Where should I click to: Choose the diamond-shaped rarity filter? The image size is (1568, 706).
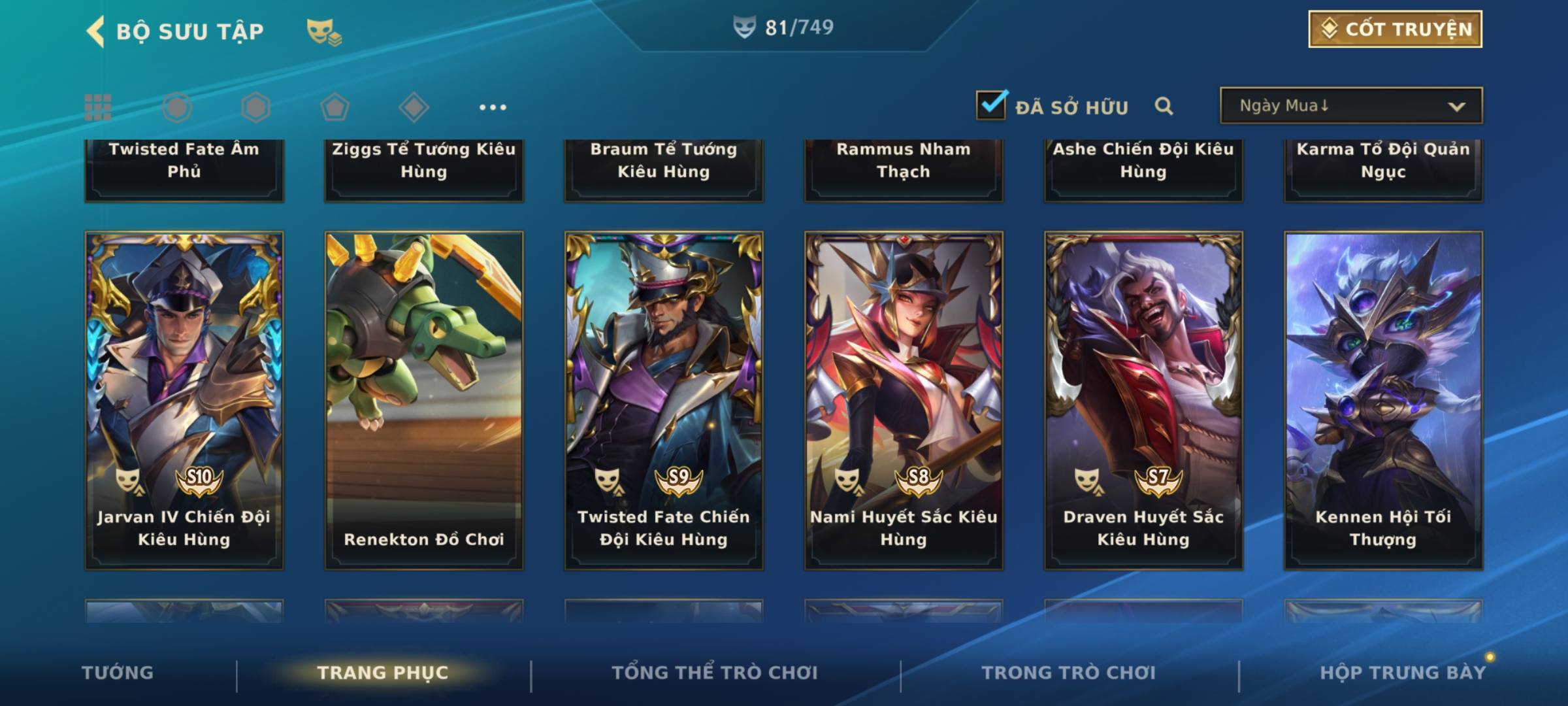pos(414,107)
